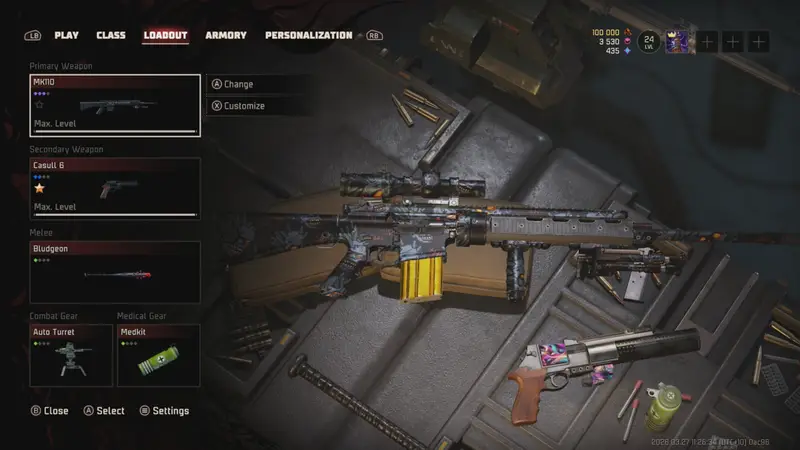
Task: Select the Loadout tab
Action: point(165,35)
